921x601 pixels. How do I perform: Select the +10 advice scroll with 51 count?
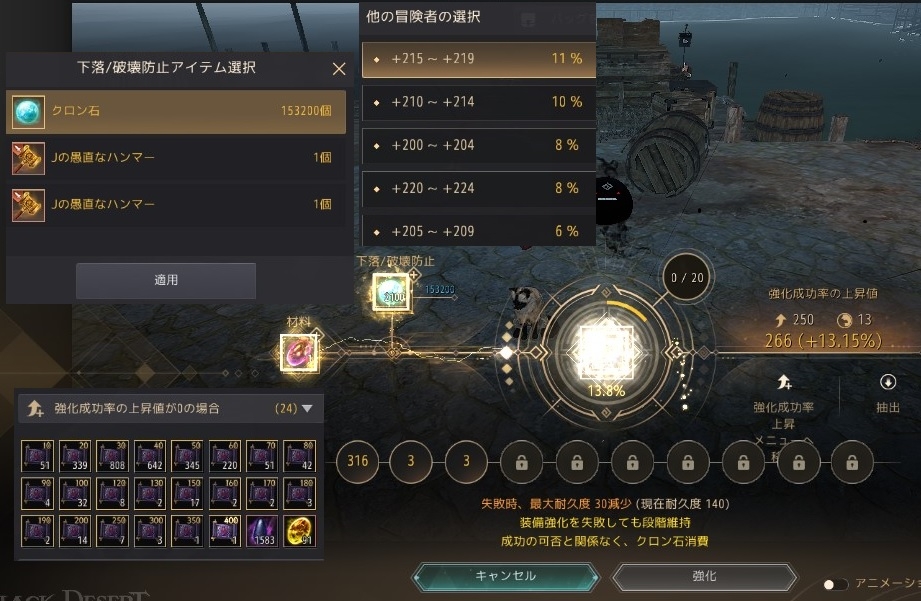pyautogui.click(x=40, y=455)
